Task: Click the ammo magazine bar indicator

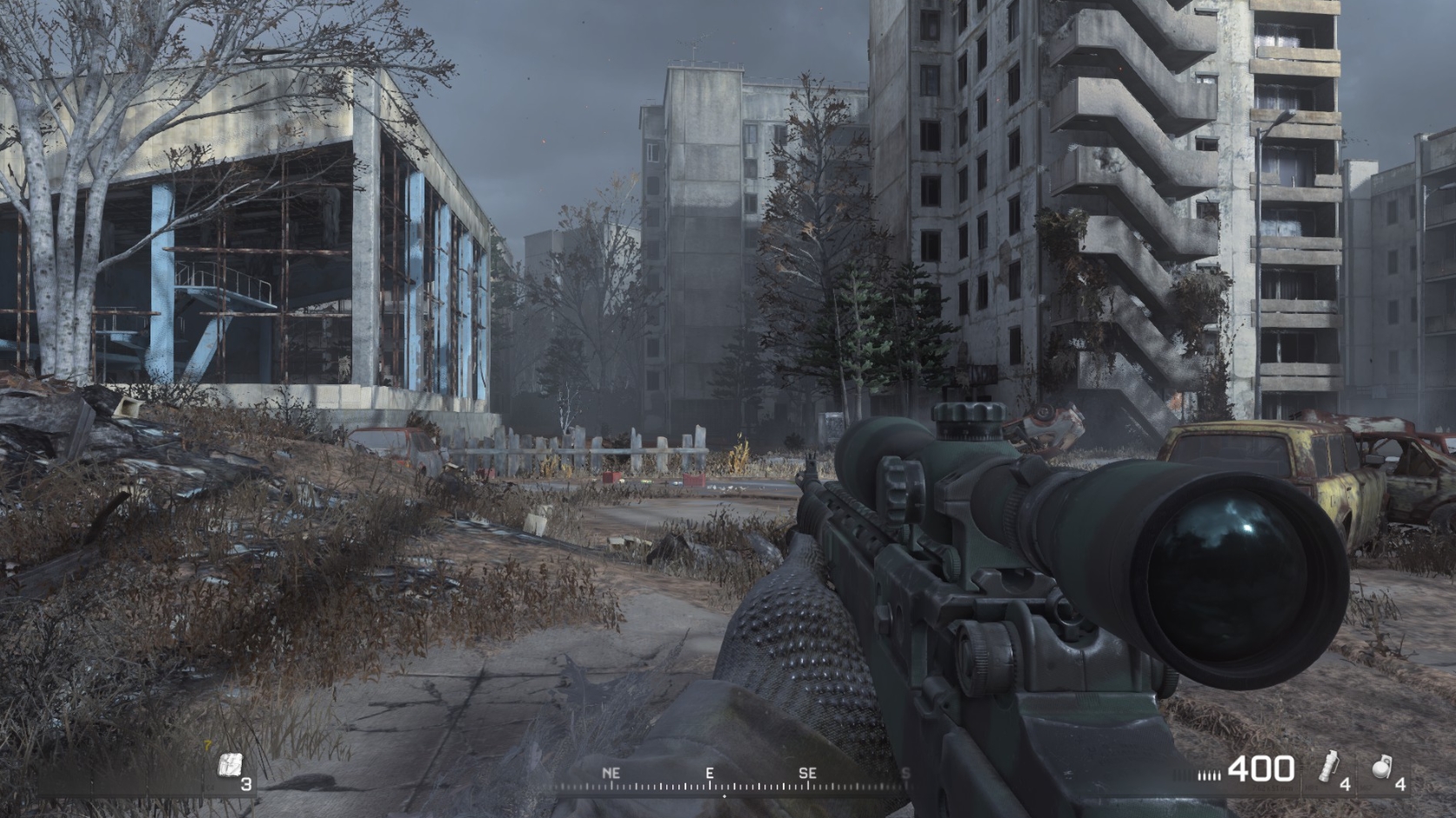Action: click(x=1211, y=774)
